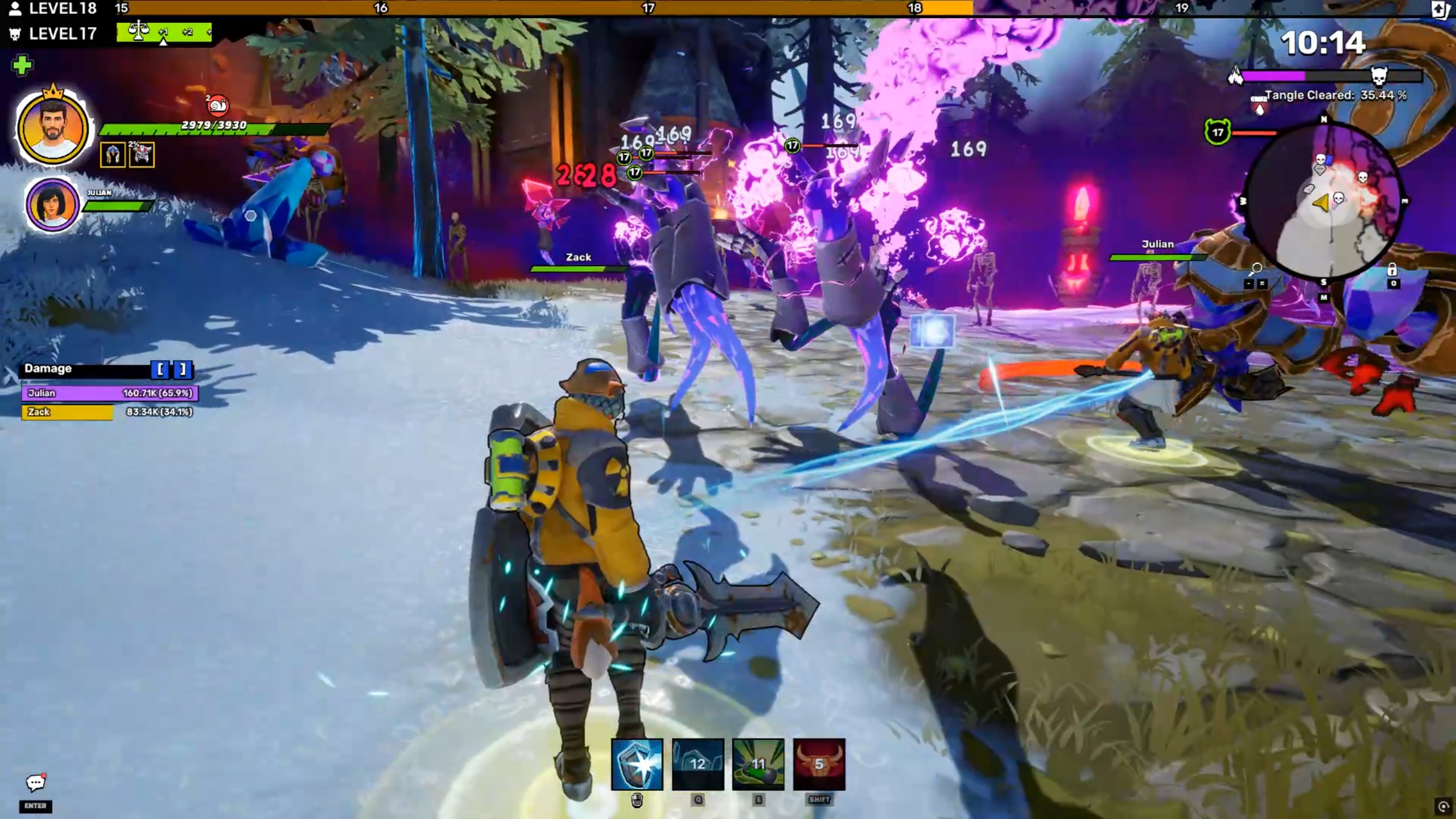Viewport: 1456px width, 819px height.
Task: Click the minimap magnifier zoom icon
Action: (1256, 268)
